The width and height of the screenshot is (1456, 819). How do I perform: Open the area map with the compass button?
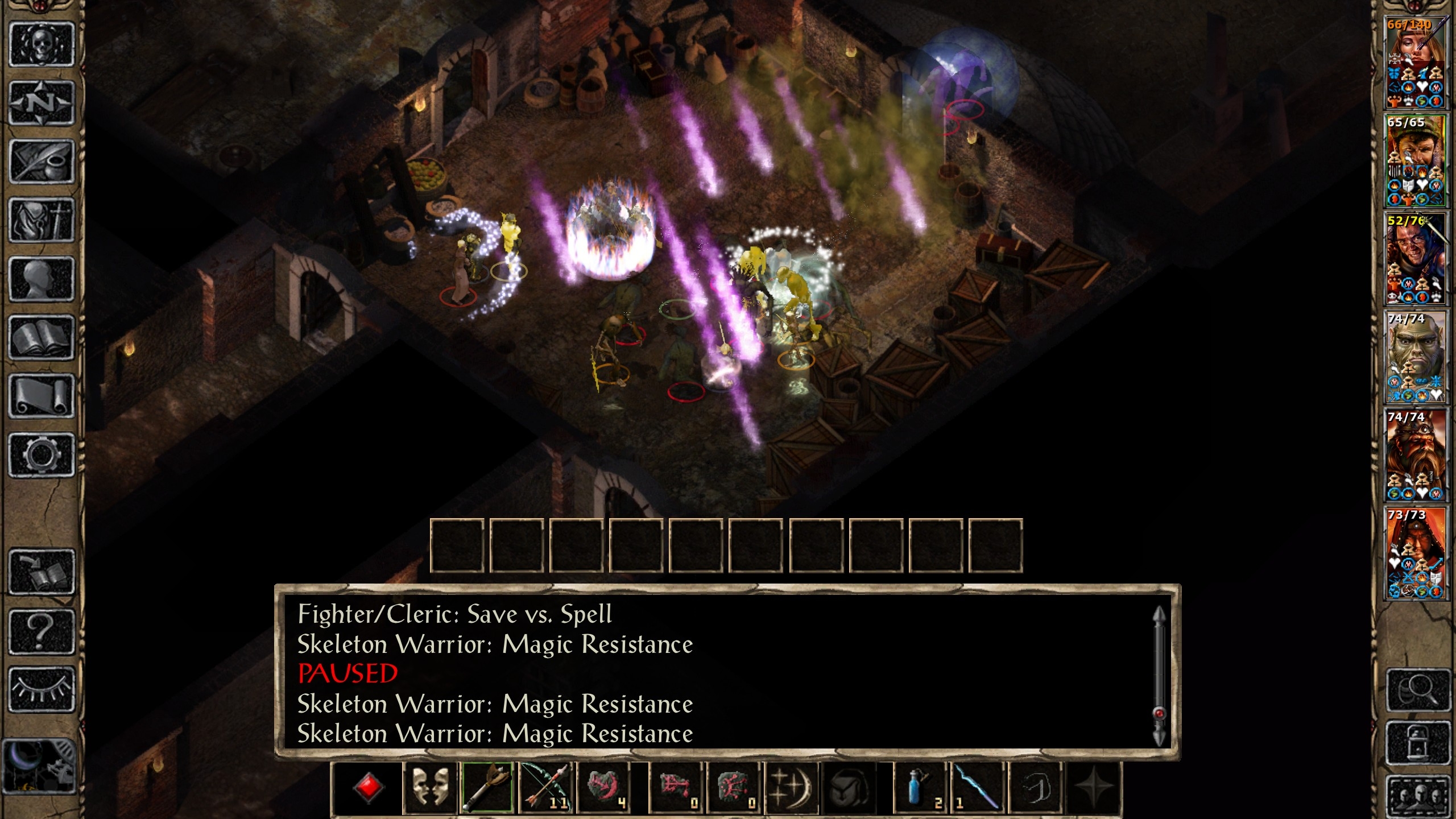point(42,102)
